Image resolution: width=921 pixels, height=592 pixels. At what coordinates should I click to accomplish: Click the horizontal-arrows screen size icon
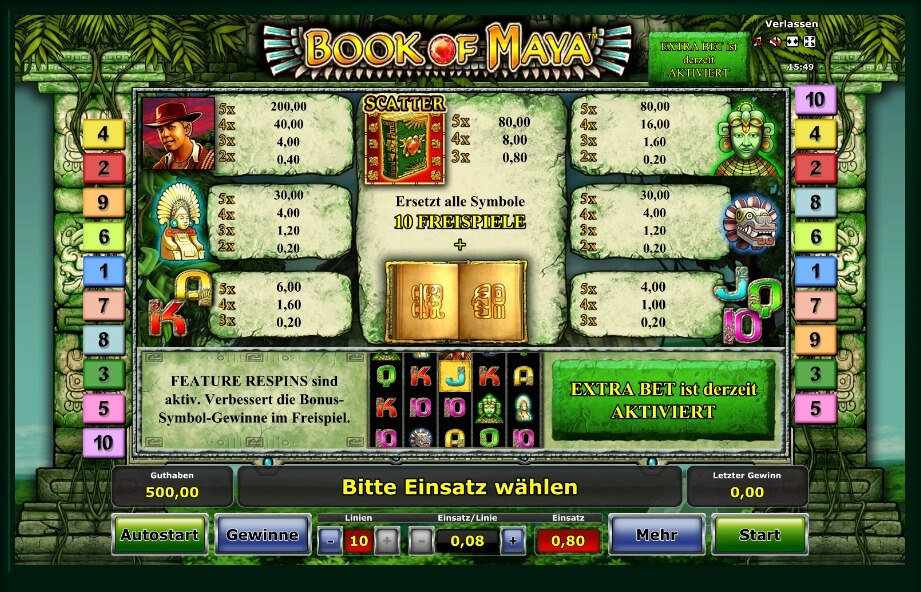coord(792,41)
